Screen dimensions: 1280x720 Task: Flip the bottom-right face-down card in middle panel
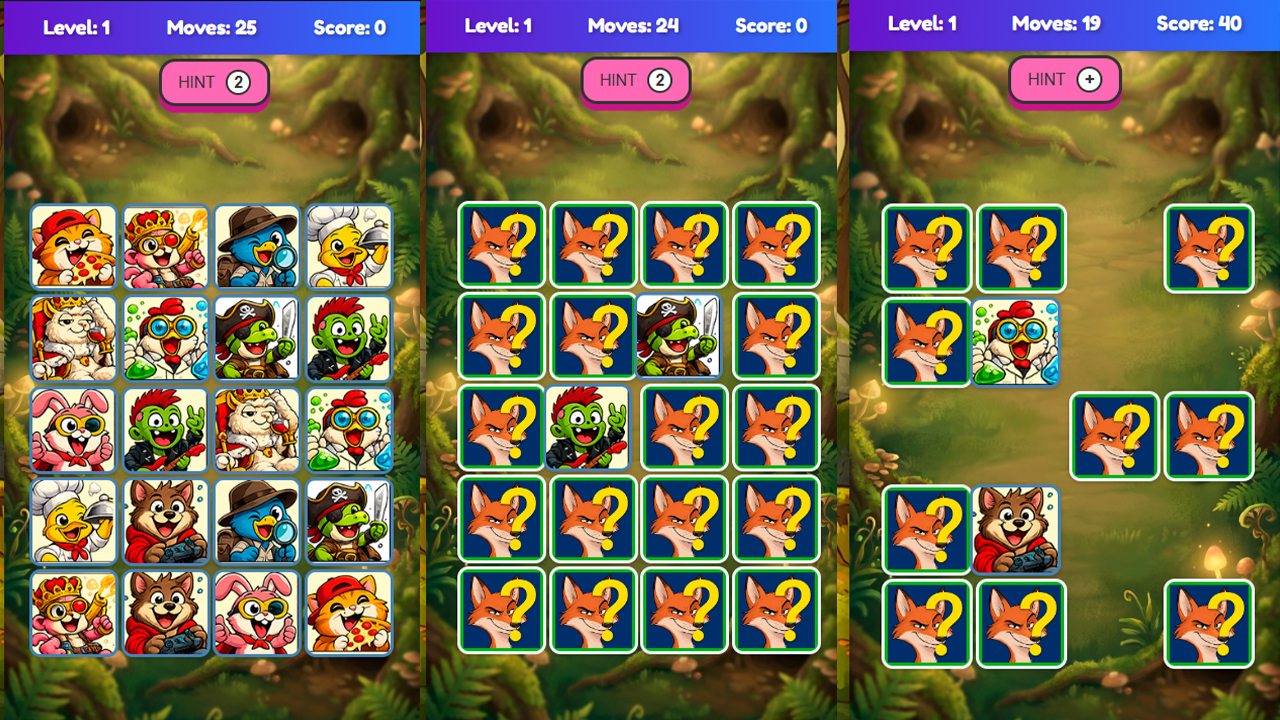tap(775, 610)
